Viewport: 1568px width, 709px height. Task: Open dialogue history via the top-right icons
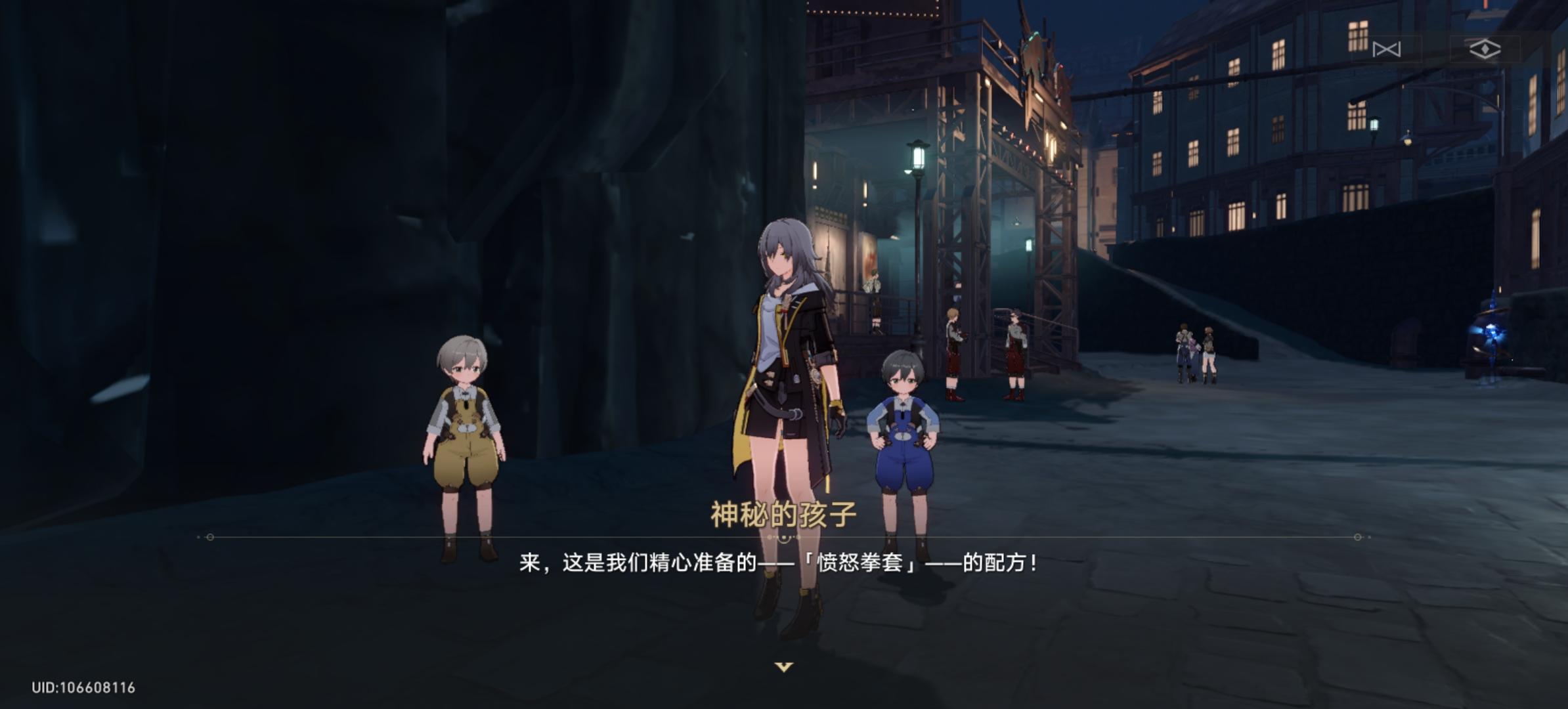tap(1387, 47)
